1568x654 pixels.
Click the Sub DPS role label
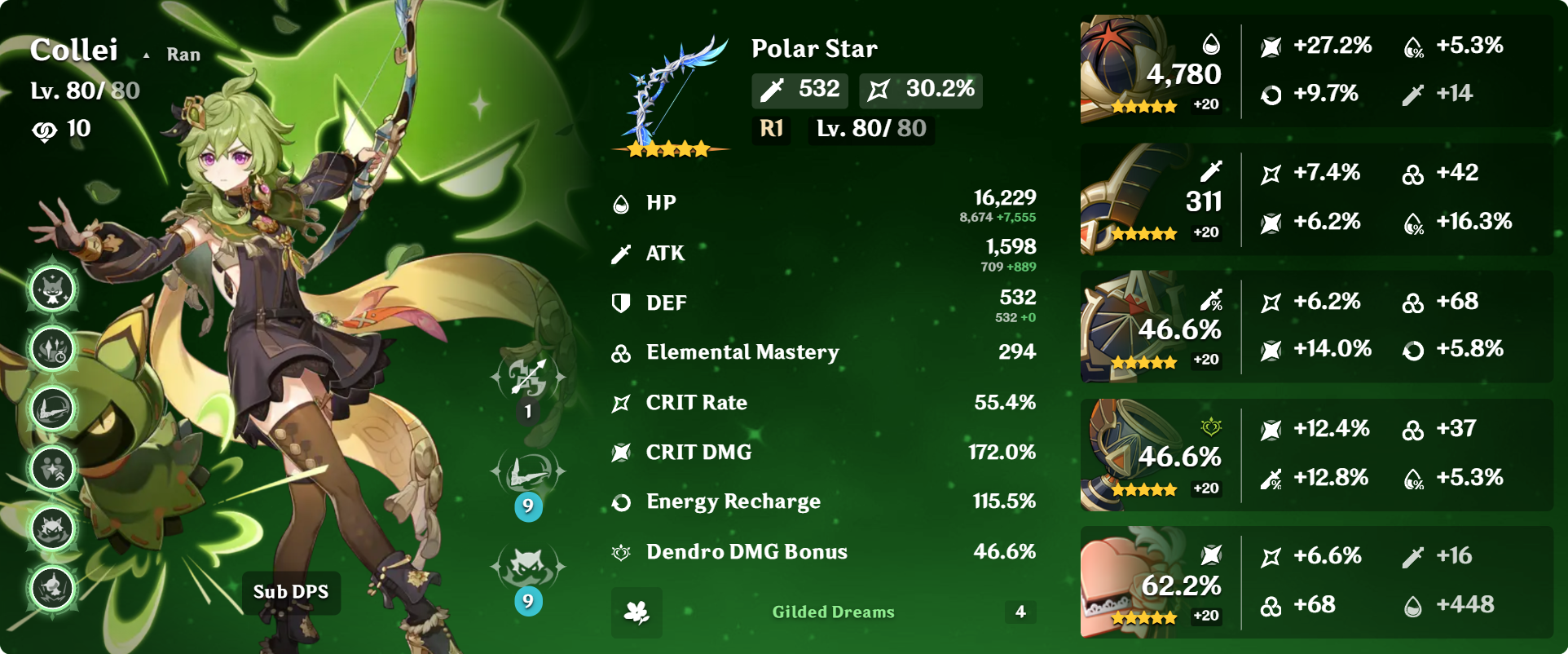(x=291, y=592)
